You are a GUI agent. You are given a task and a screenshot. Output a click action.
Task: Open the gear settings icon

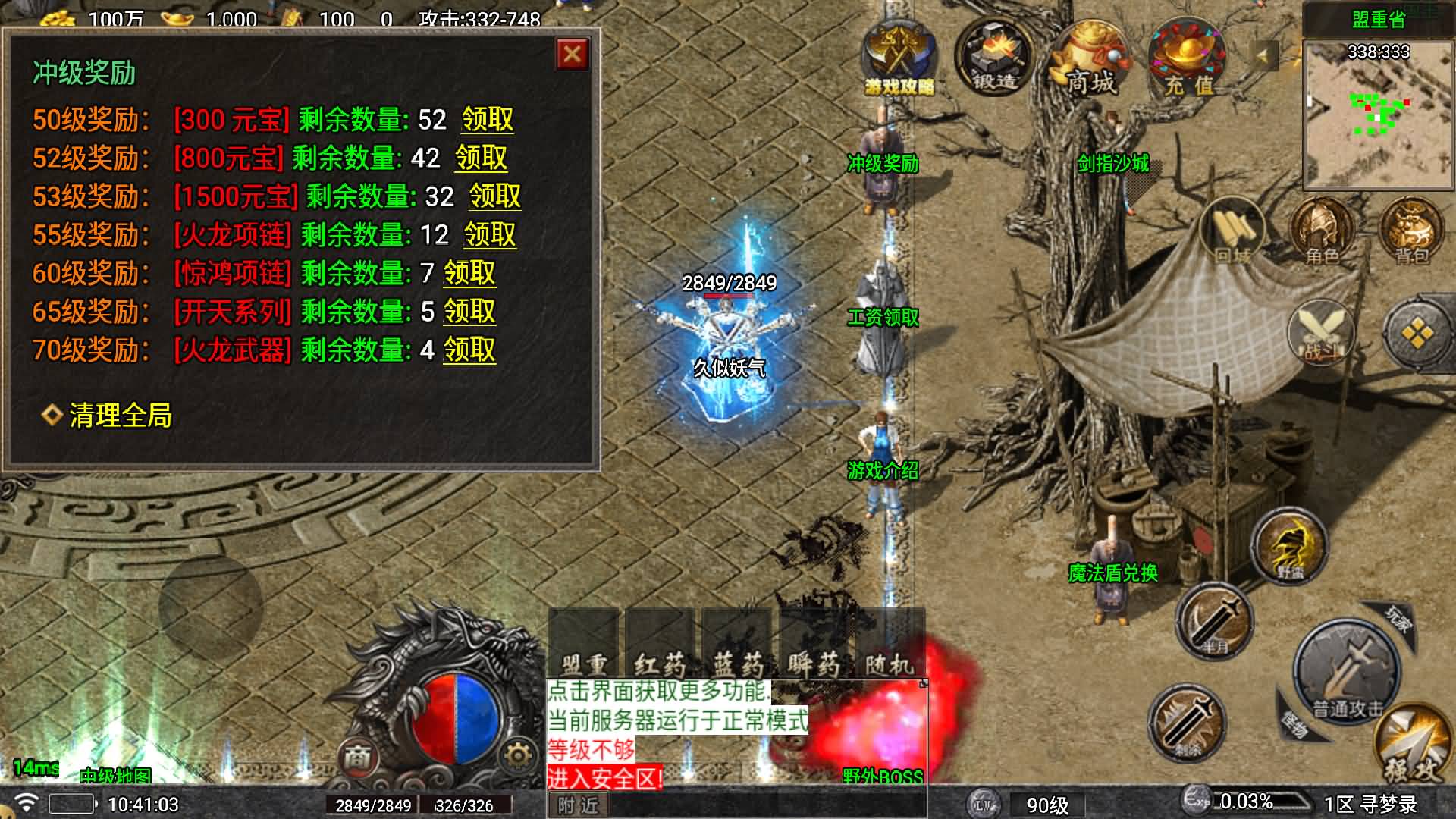(x=518, y=755)
